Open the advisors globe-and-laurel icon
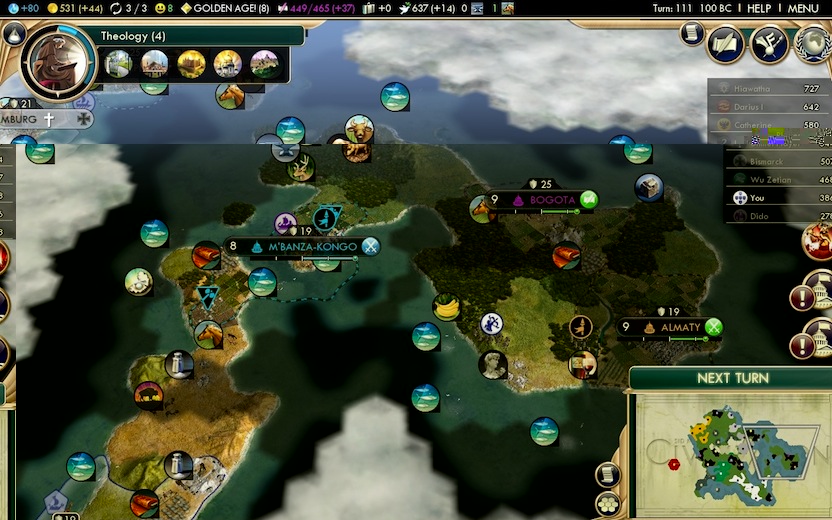 point(811,44)
